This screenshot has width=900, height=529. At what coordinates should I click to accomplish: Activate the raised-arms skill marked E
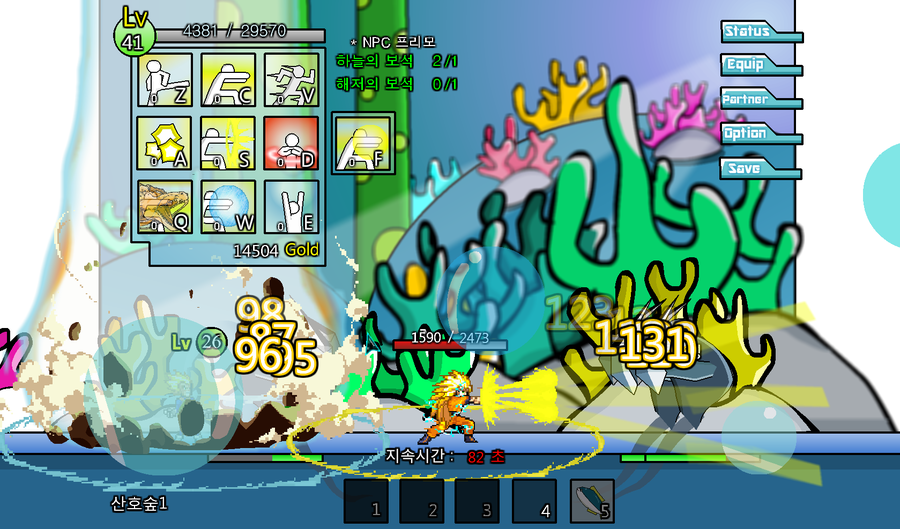tap(291, 207)
